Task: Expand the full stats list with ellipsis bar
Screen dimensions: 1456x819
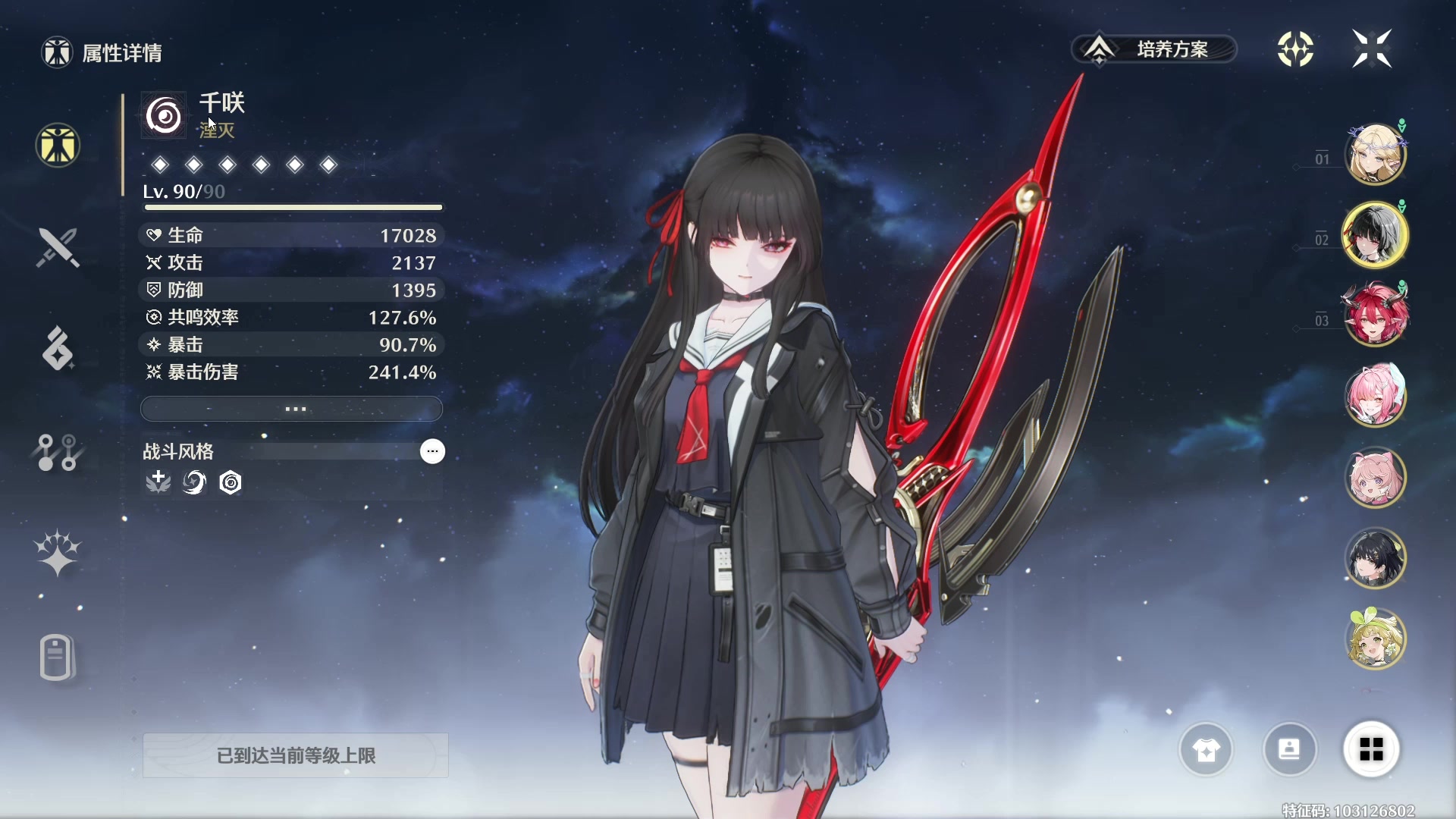Action: tap(292, 409)
